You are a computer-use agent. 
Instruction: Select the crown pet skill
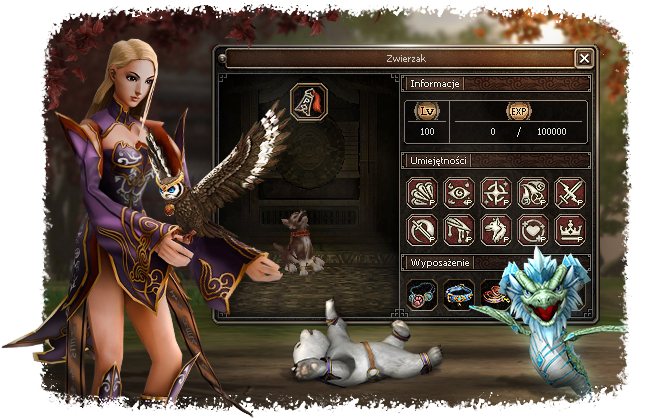point(570,230)
